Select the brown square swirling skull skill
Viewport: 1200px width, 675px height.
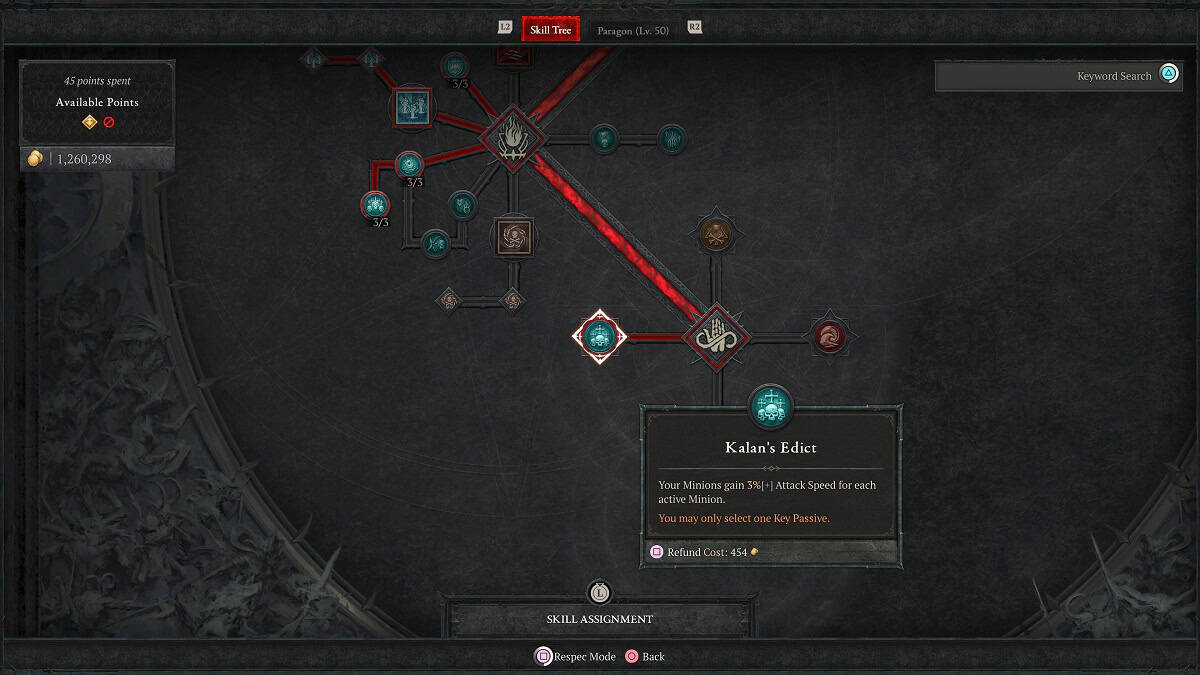[x=516, y=238]
